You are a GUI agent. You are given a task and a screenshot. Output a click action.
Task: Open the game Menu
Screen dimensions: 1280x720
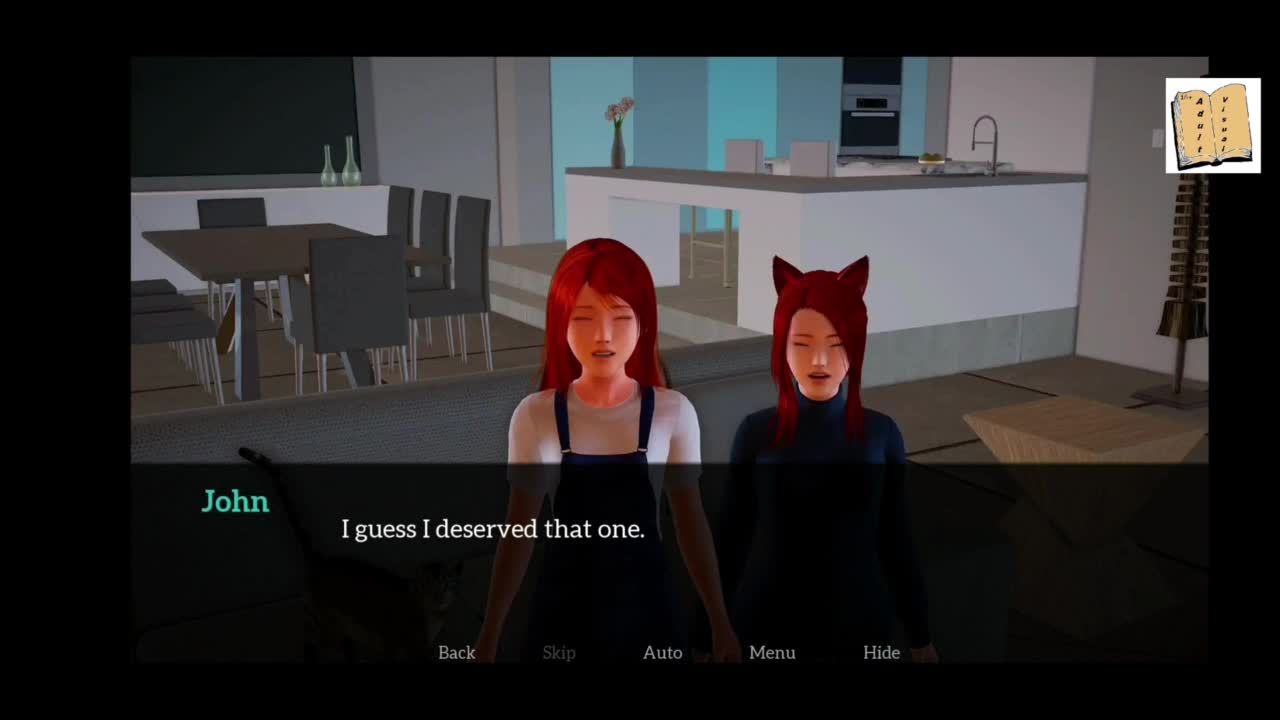(772, 653)
